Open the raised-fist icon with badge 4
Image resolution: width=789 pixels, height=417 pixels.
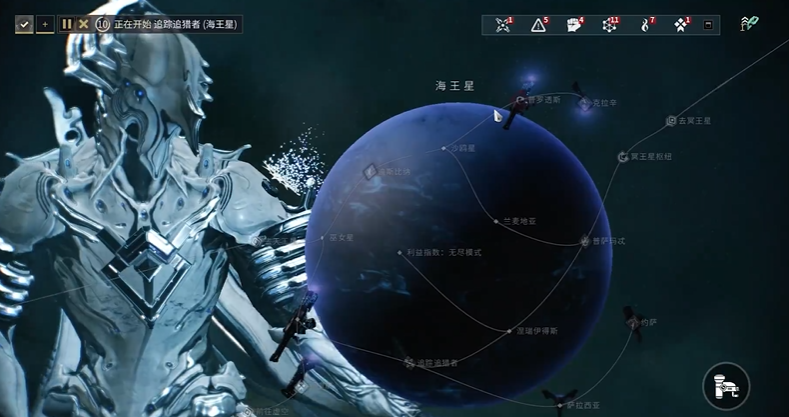pyautogui.click(x=574, y=25)
